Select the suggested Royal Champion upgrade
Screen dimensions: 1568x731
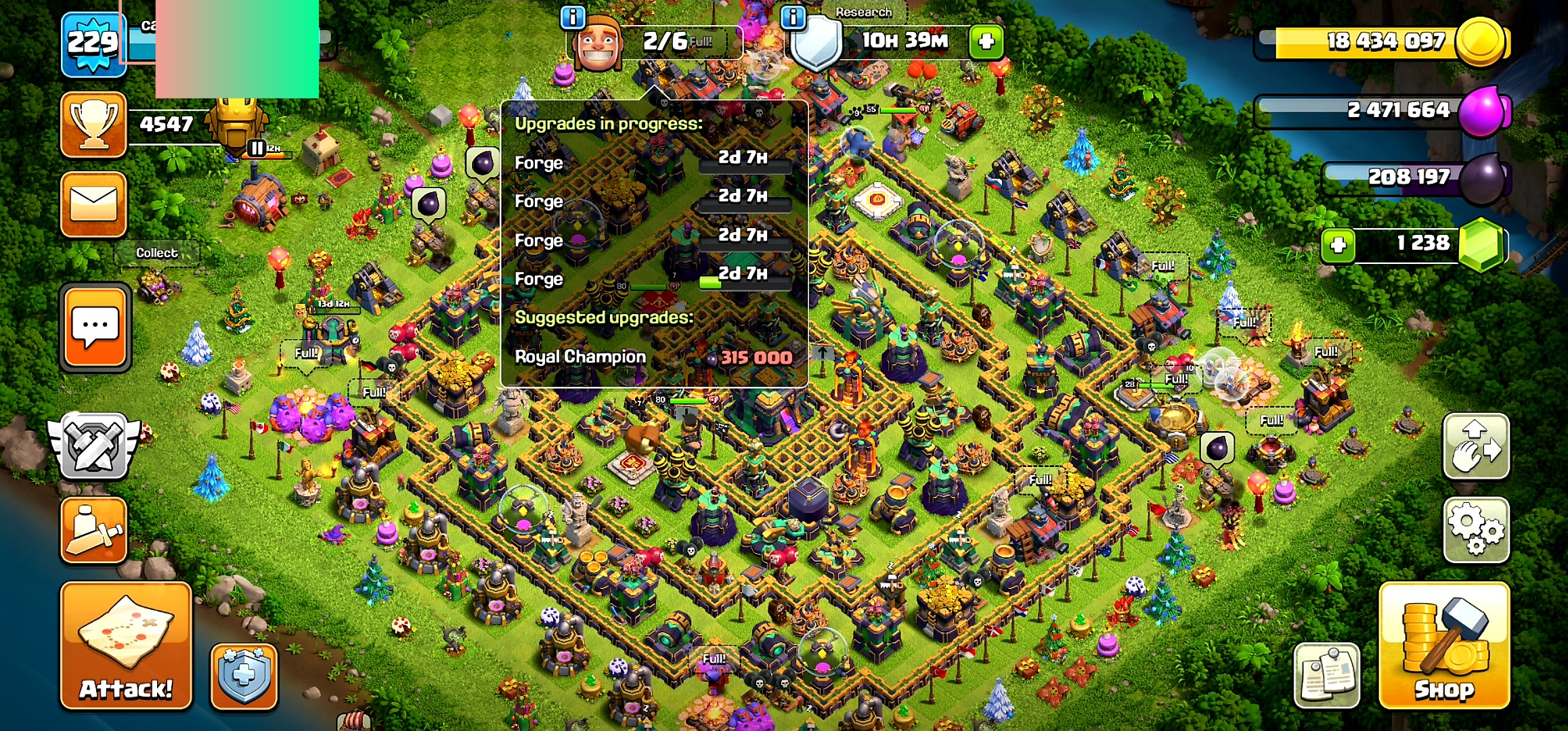[650, 357]
